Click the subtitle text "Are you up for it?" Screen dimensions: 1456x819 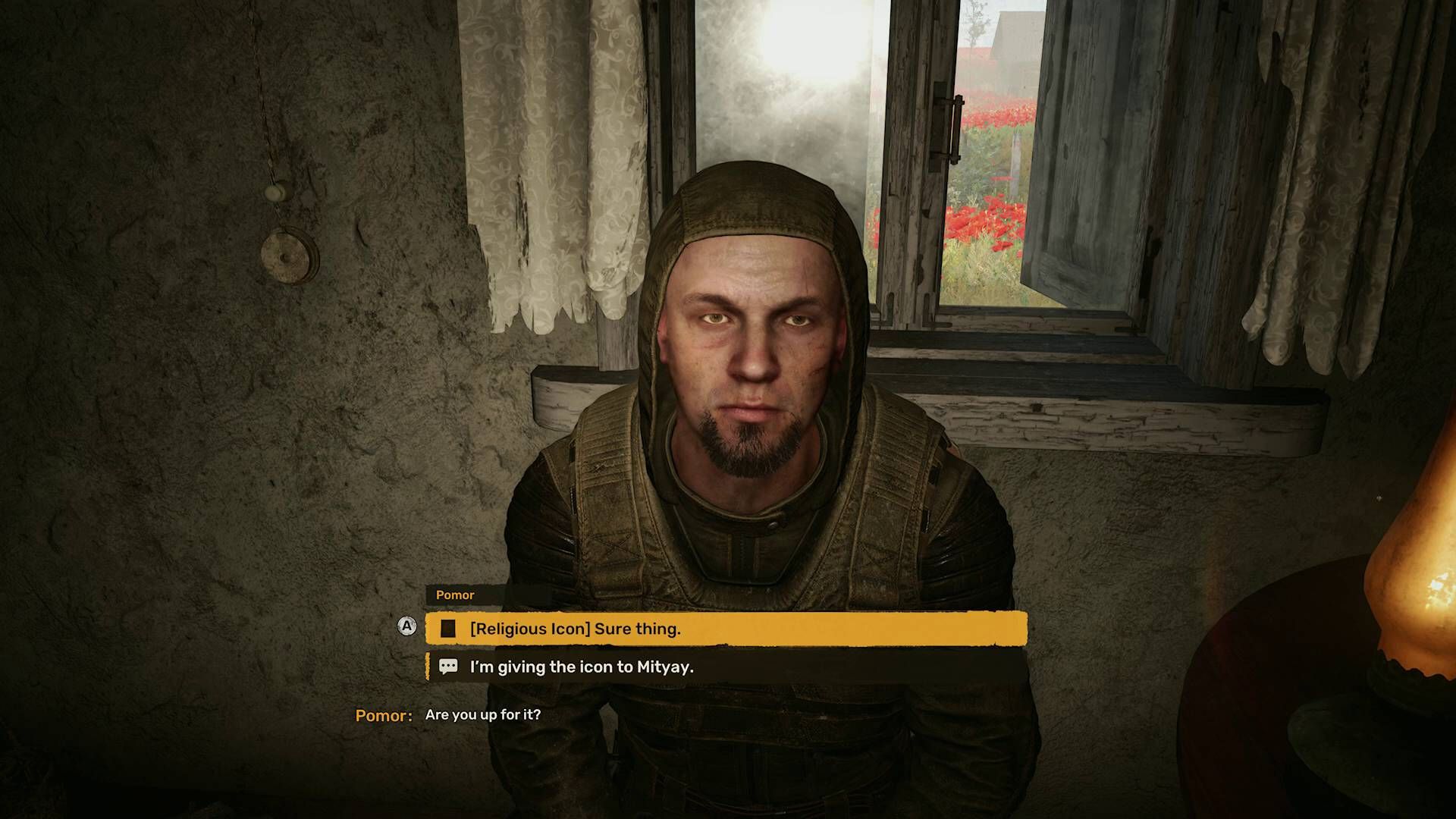[485, 714]
